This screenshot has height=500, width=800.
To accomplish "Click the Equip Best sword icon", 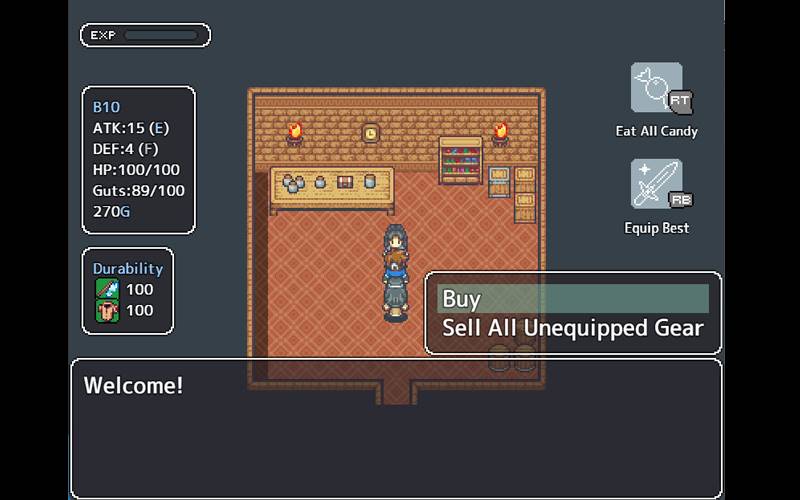I will pos(657,185).
